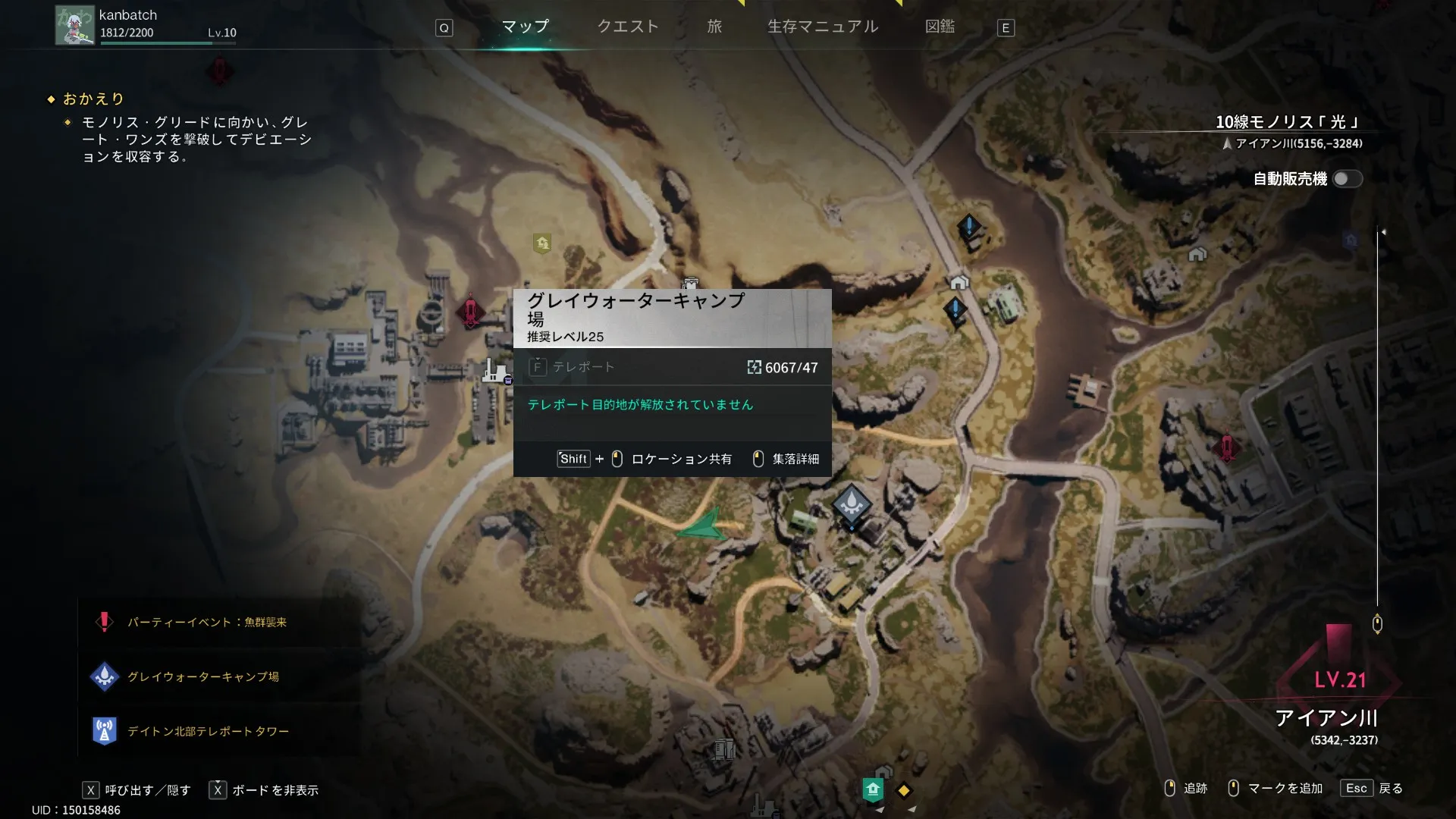
Task: Click the kanbatch player avatar
Action: (x=74, y=26)
